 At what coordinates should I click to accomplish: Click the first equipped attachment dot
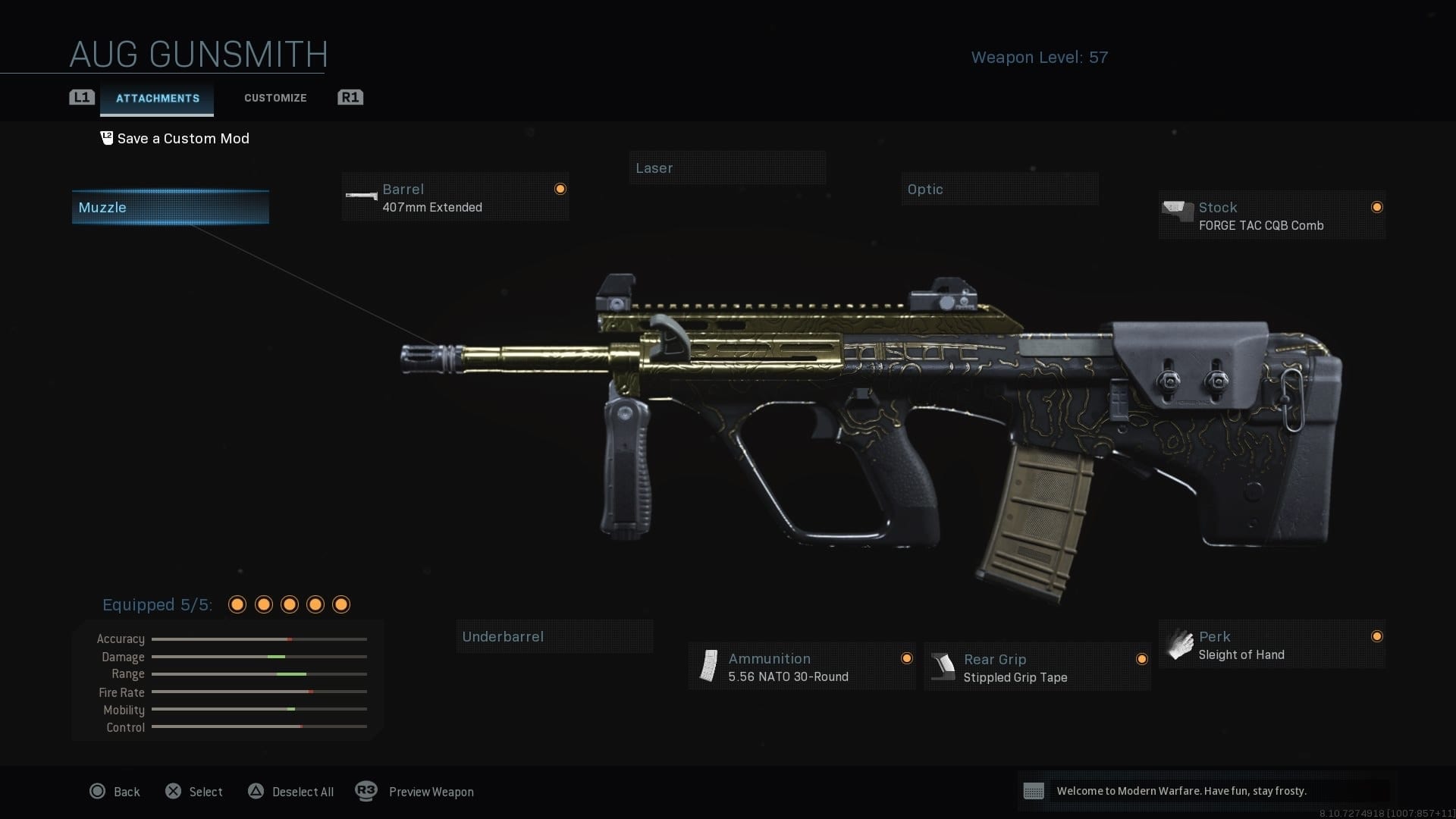[237, 604]
